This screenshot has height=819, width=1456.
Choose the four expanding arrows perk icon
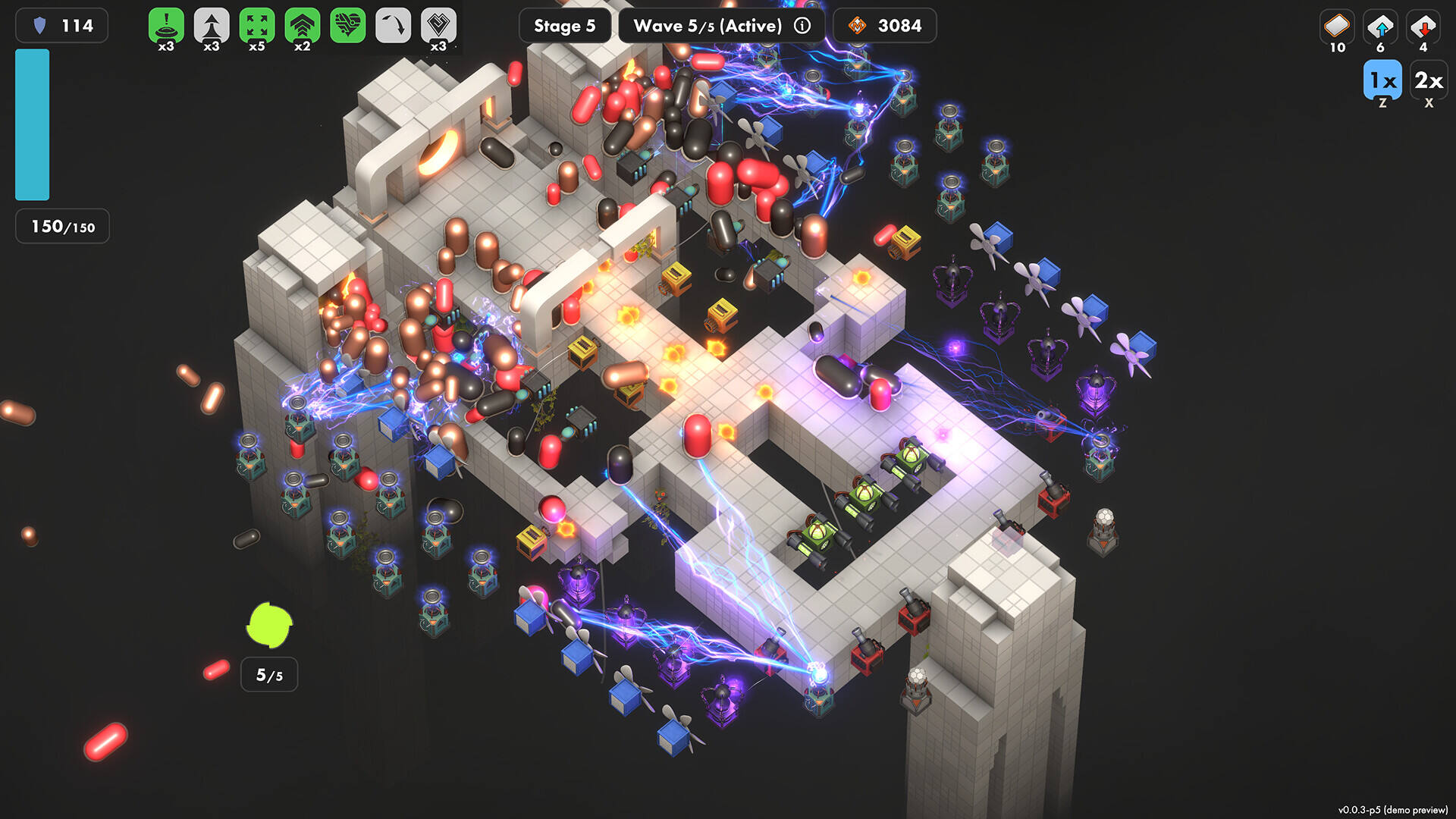click(x=257, y=26)
